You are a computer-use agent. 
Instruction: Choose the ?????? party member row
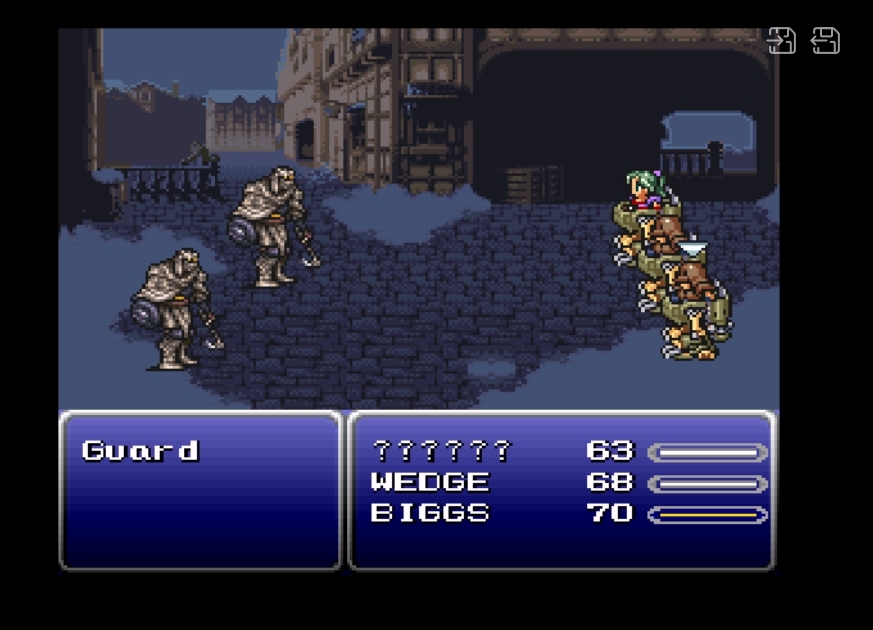click(441, 452)
